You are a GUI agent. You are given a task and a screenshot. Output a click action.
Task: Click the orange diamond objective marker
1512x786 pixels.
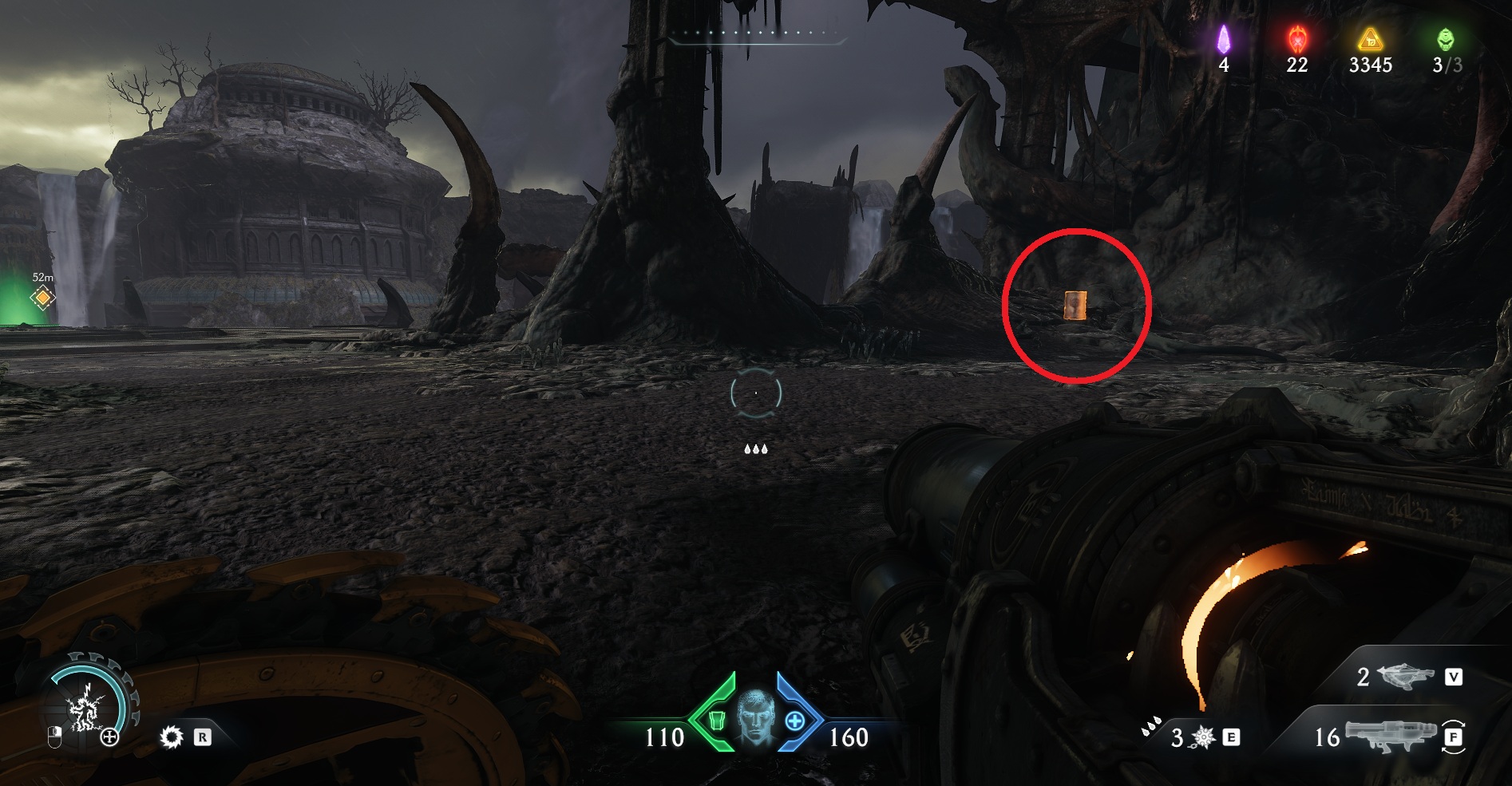(43, 298)
